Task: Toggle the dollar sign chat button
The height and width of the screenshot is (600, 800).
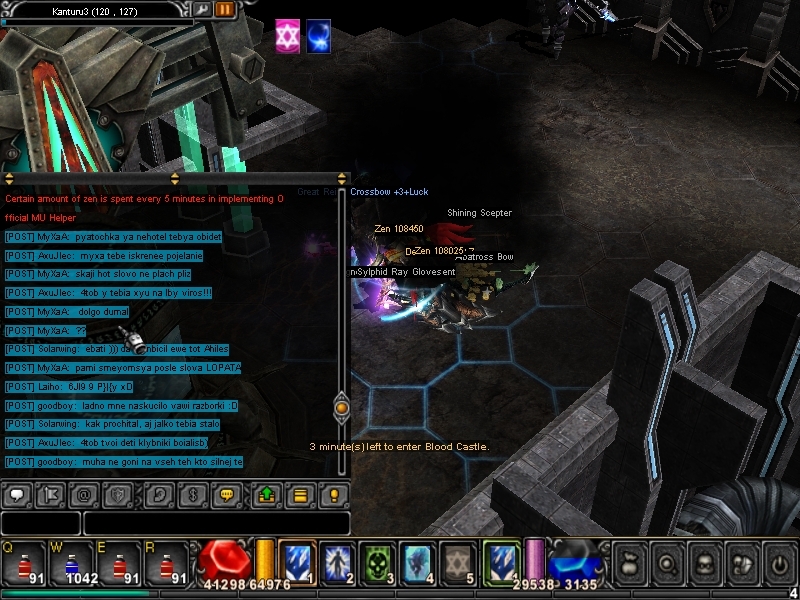Action: 193,494
